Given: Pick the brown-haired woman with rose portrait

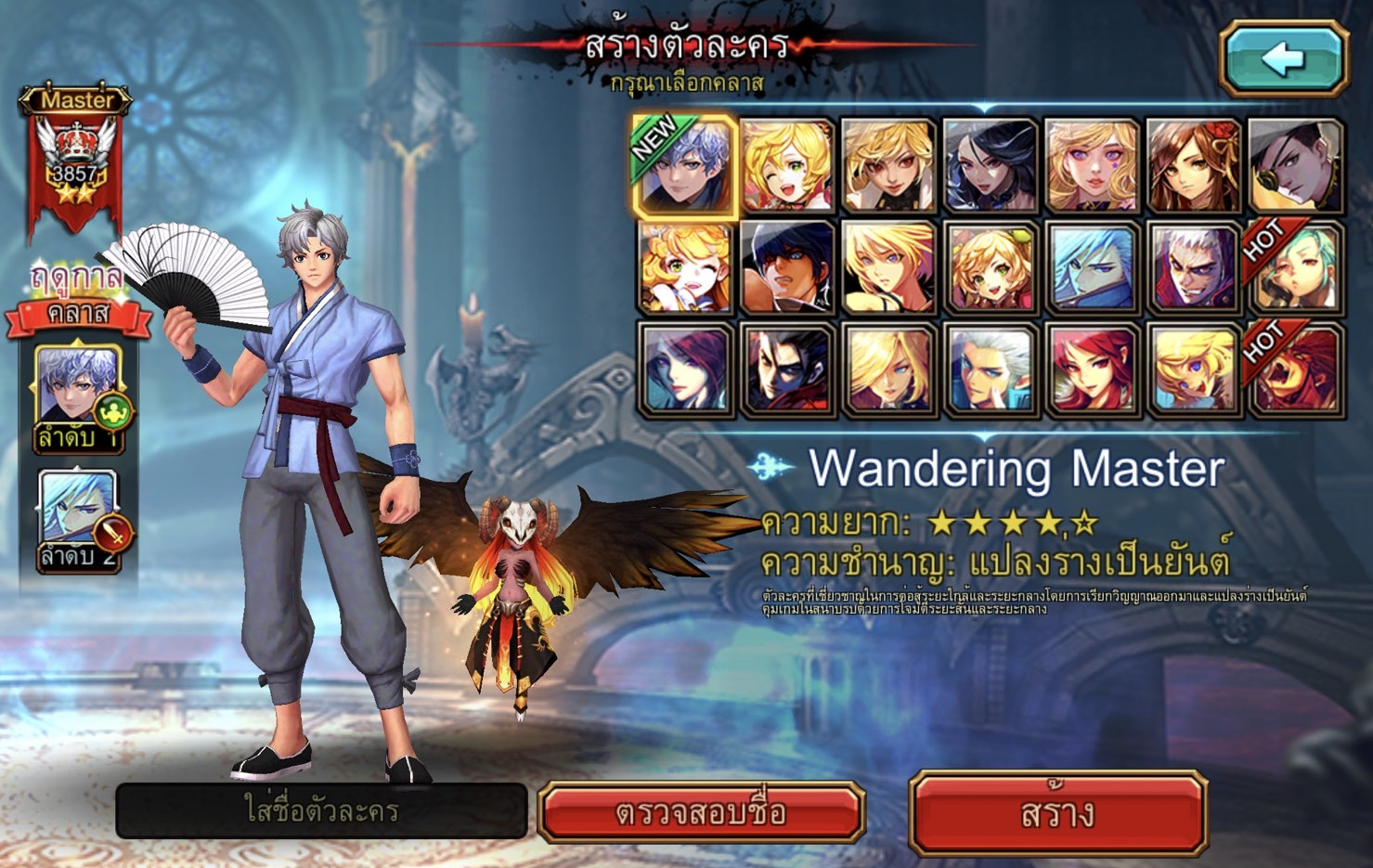Looking at the screenshot, I should click(x=1193, y=167).
